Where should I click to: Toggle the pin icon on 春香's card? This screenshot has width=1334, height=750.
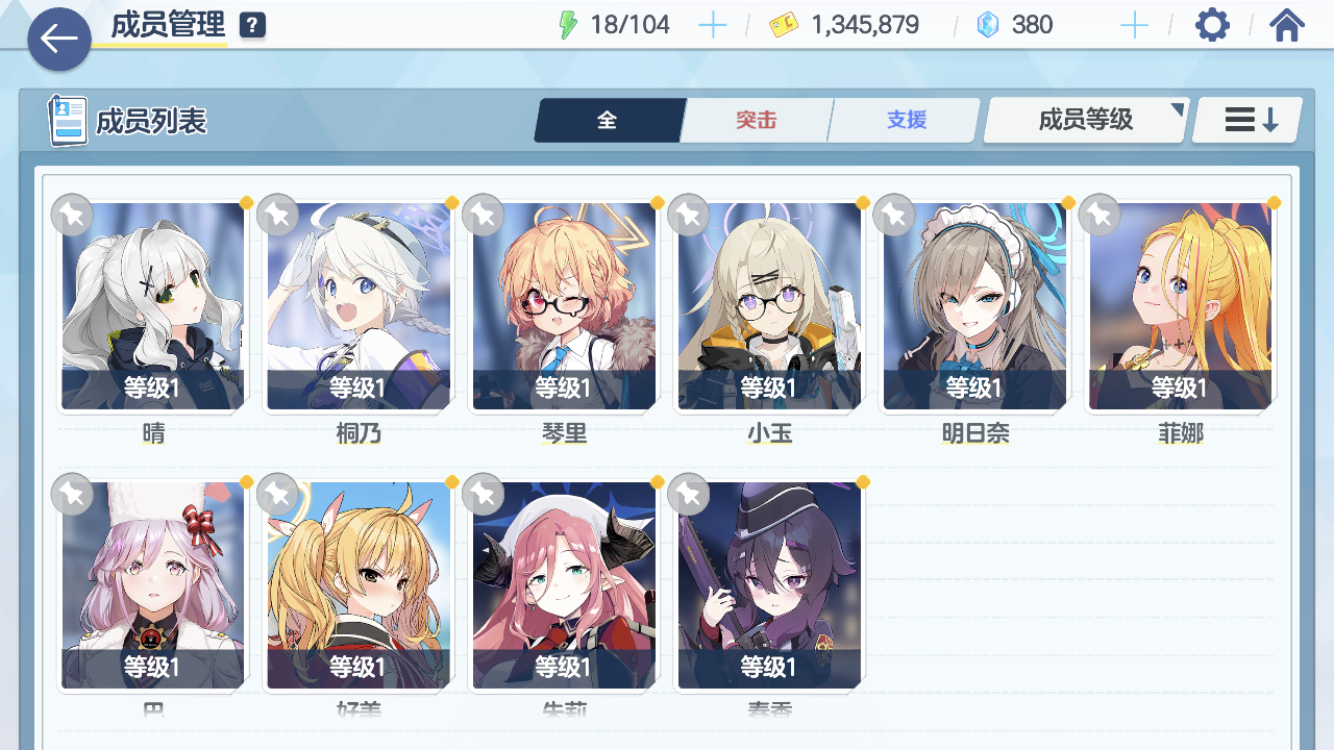click(x=687, y=493)
